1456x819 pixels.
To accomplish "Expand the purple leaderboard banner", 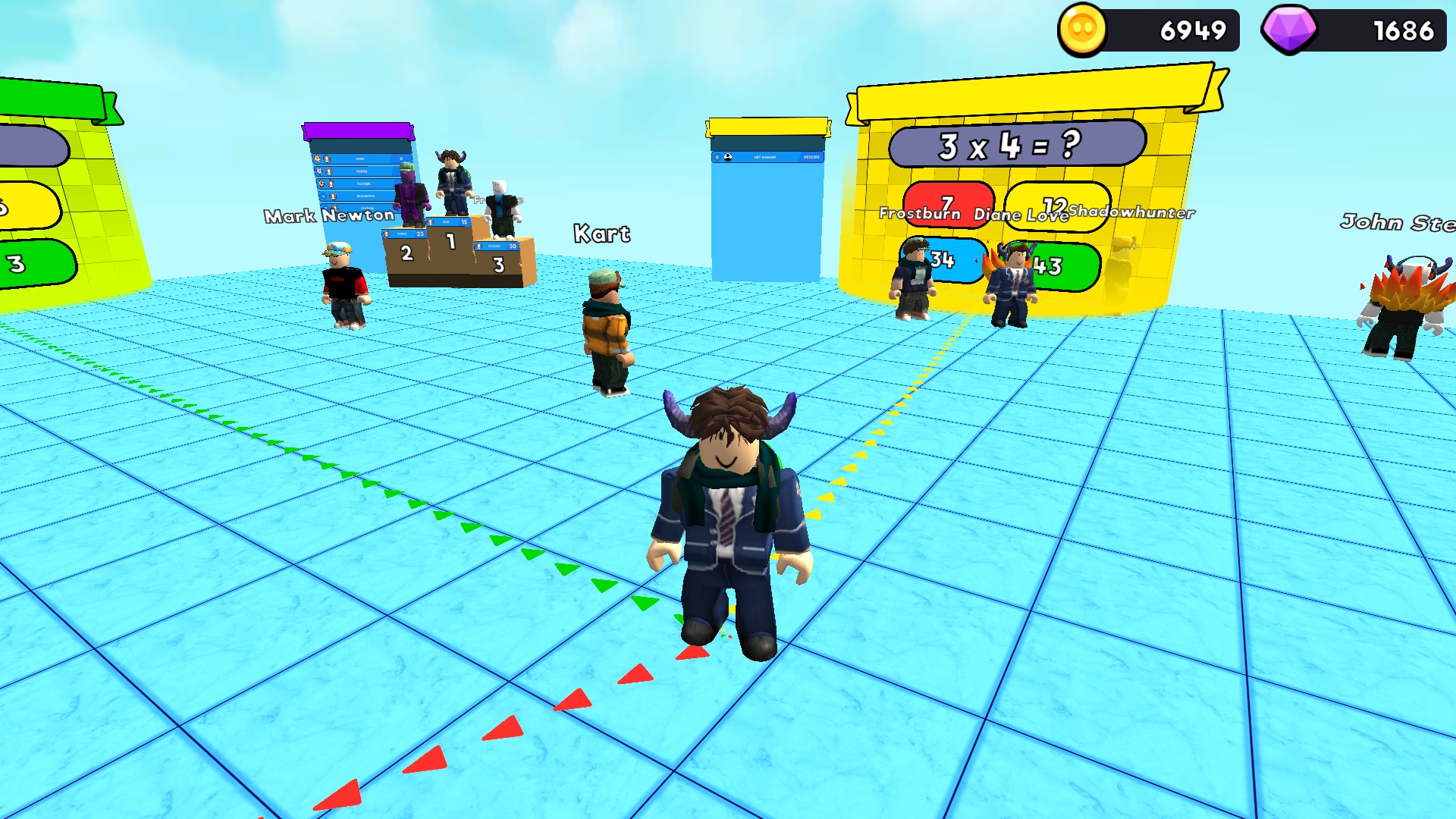I will click(358, 131).
